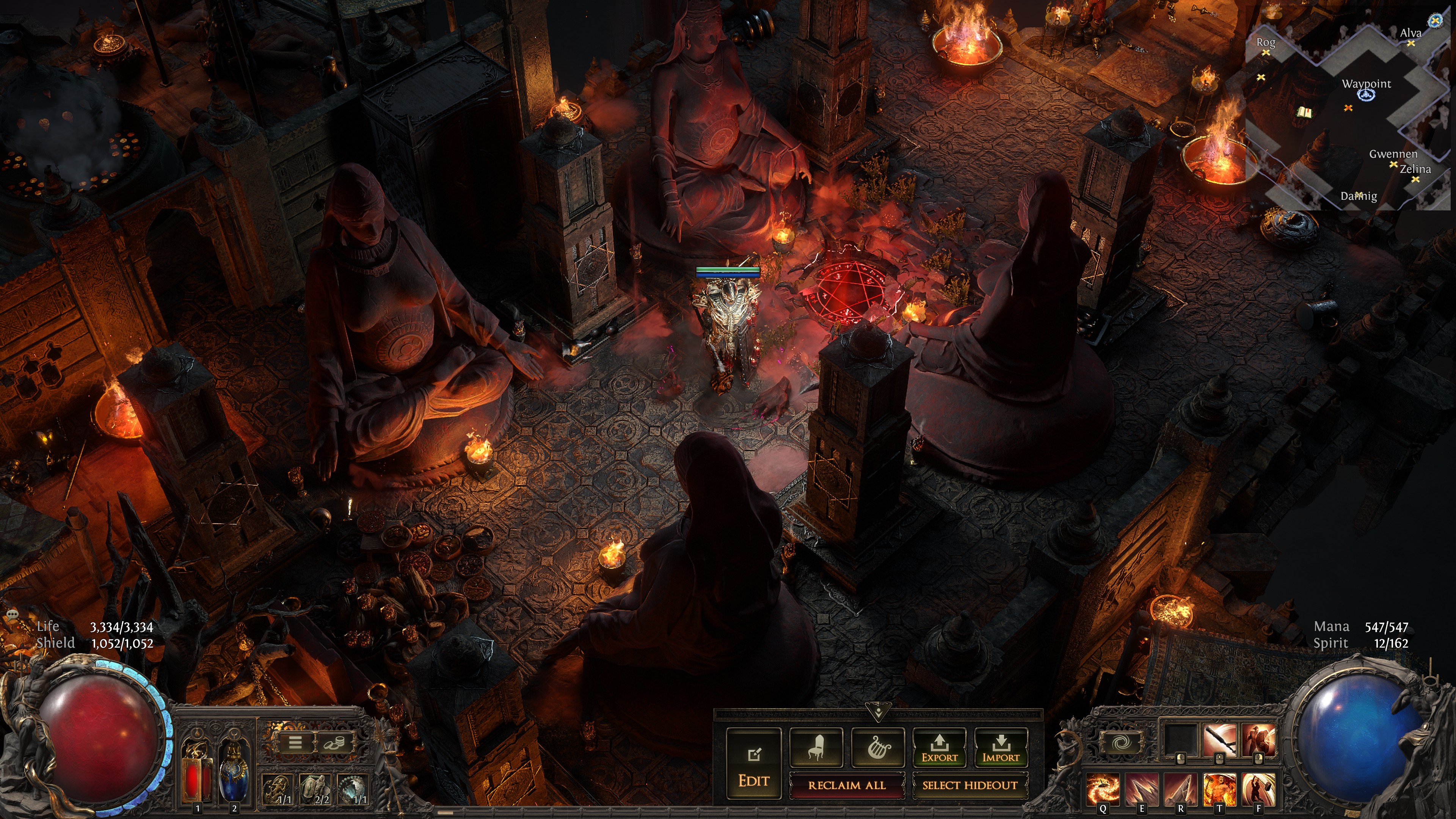The image size is (1456, 819).
Task: Open the chat speech bubble
Action: point(13,614)
